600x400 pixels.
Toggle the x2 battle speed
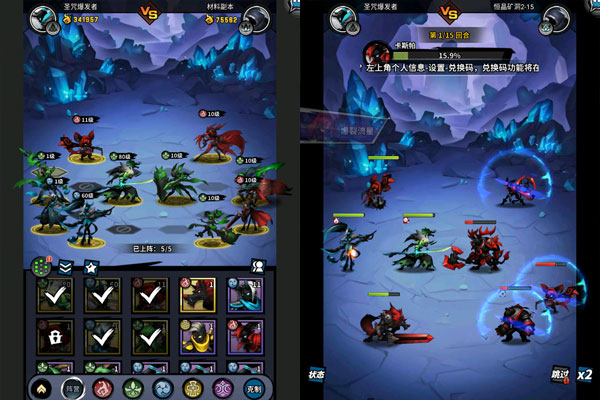tap(585, 374)
